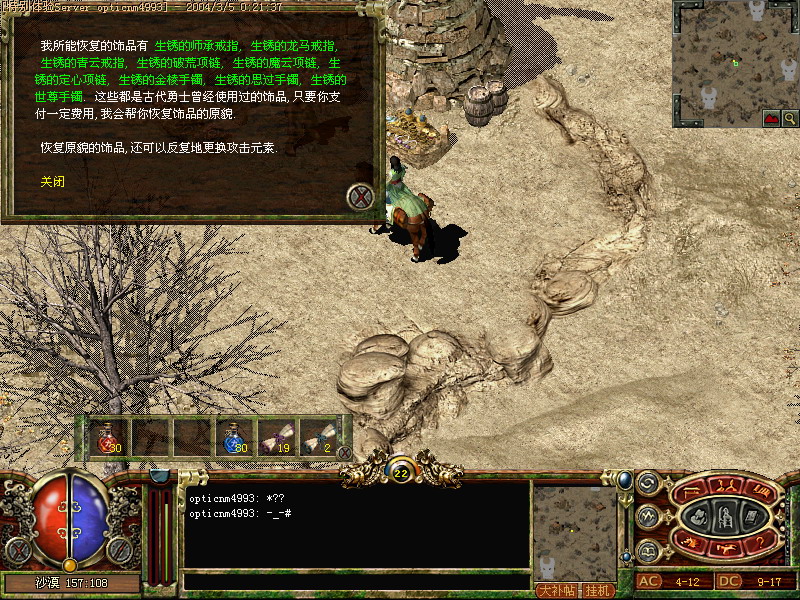Click the bottom-panel minimap view

pos(574,530)
